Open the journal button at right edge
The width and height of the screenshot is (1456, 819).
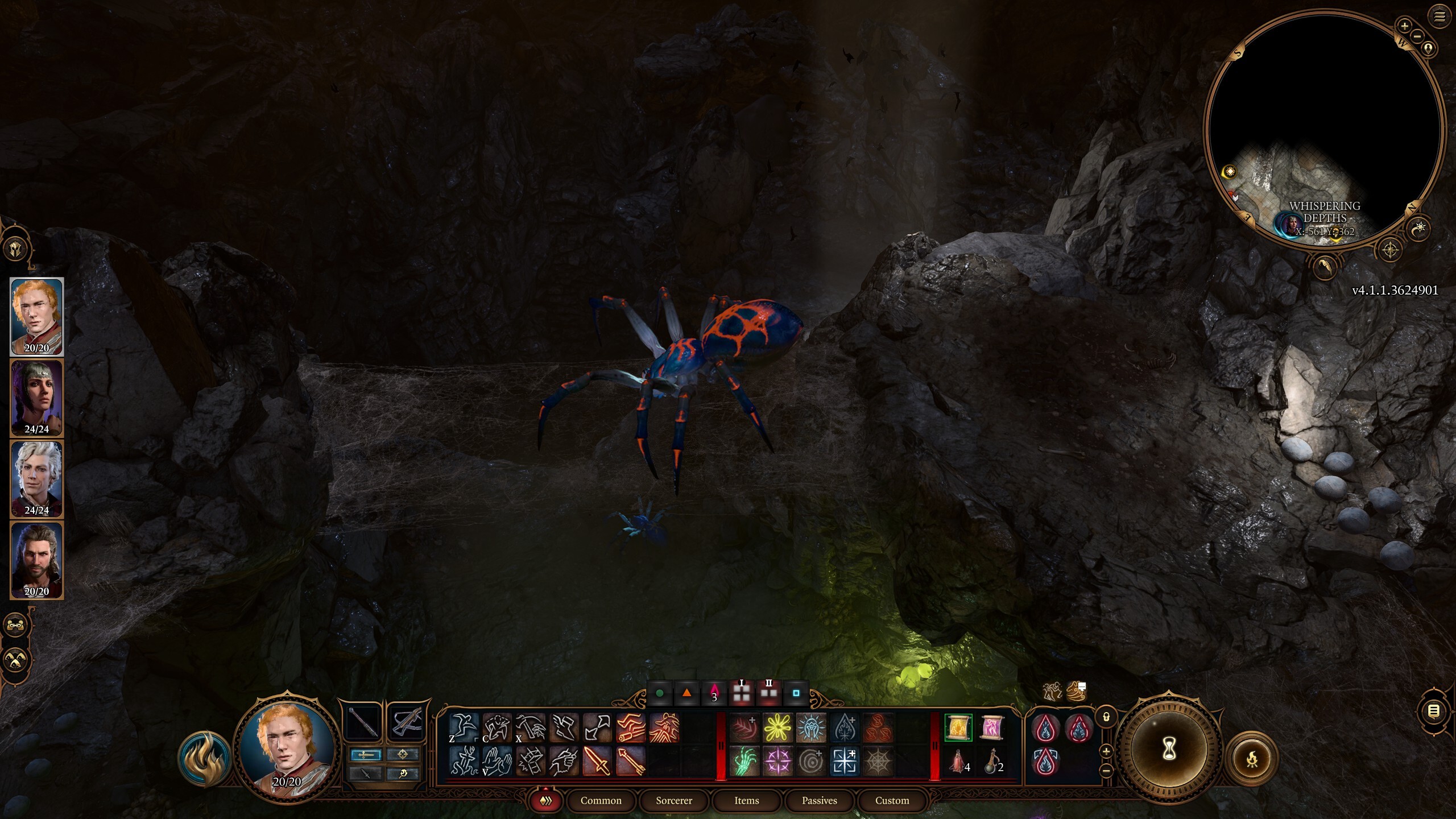coord(1434,711)
